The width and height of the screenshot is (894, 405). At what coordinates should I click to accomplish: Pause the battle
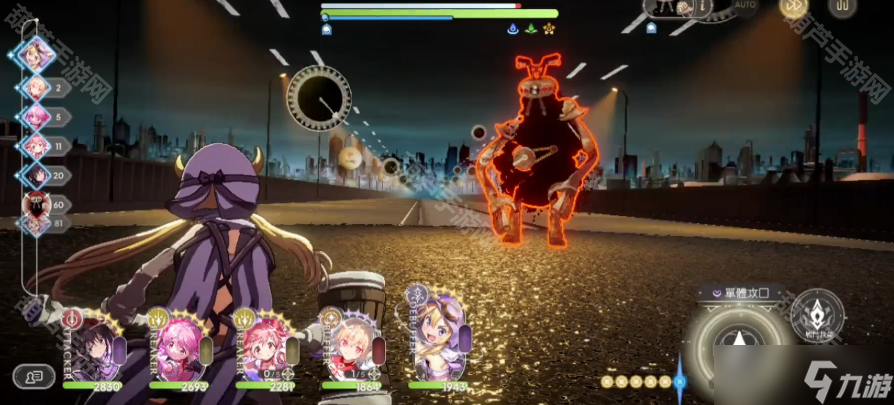coord(843,6)
